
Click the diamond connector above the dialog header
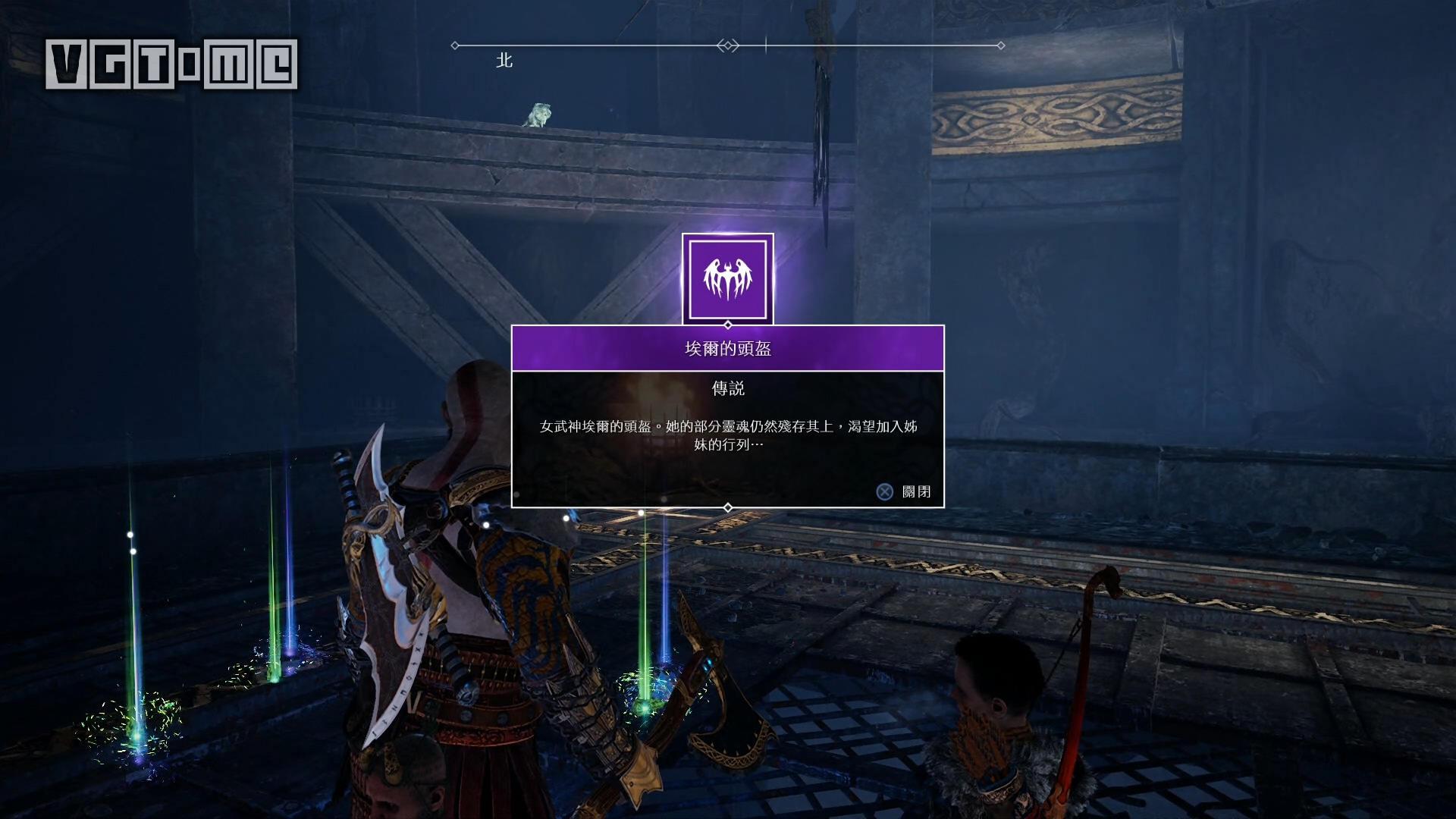(x=728, y=324)
